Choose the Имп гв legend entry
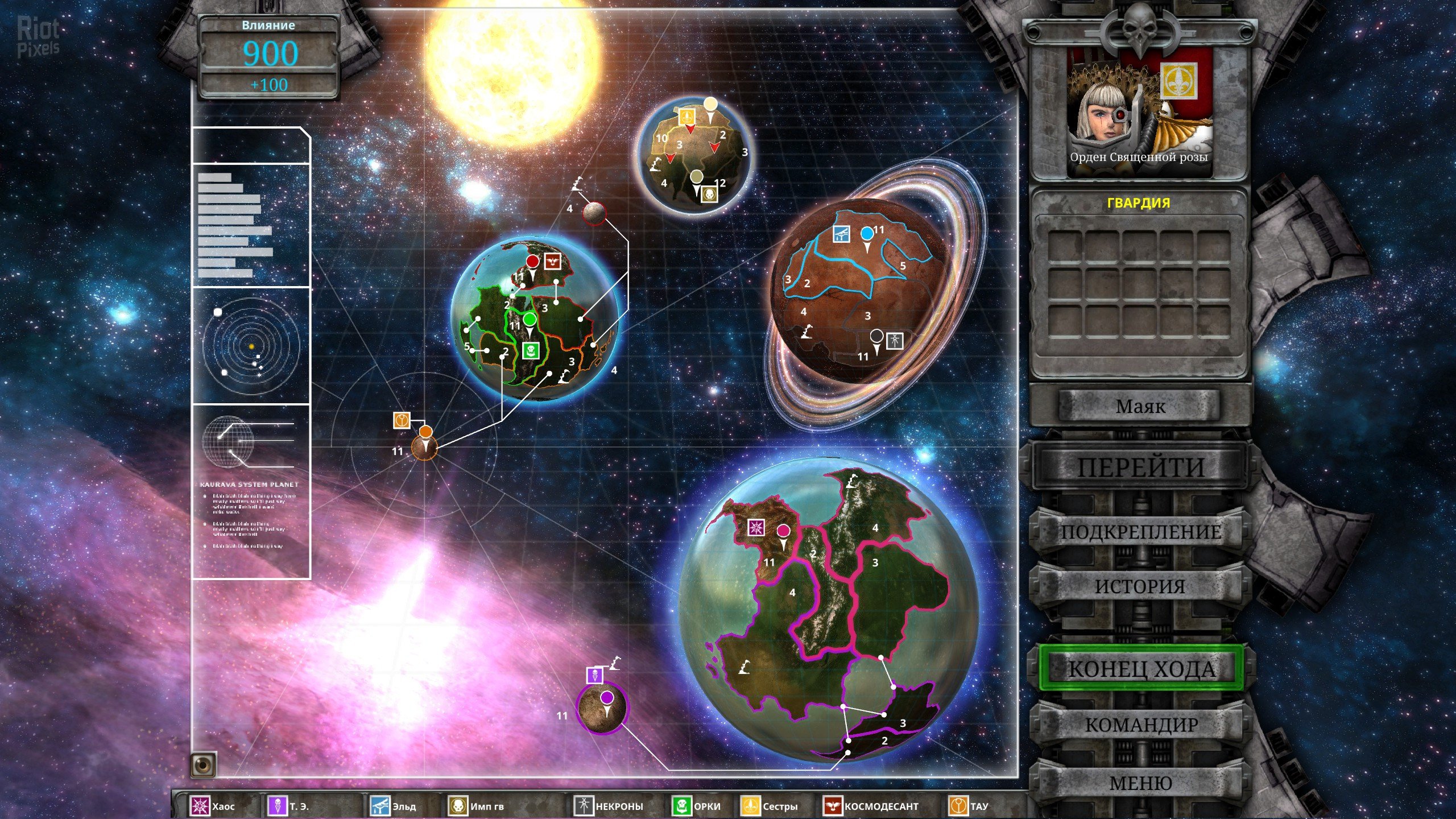 pyautogui.click(x=477, y=806)
